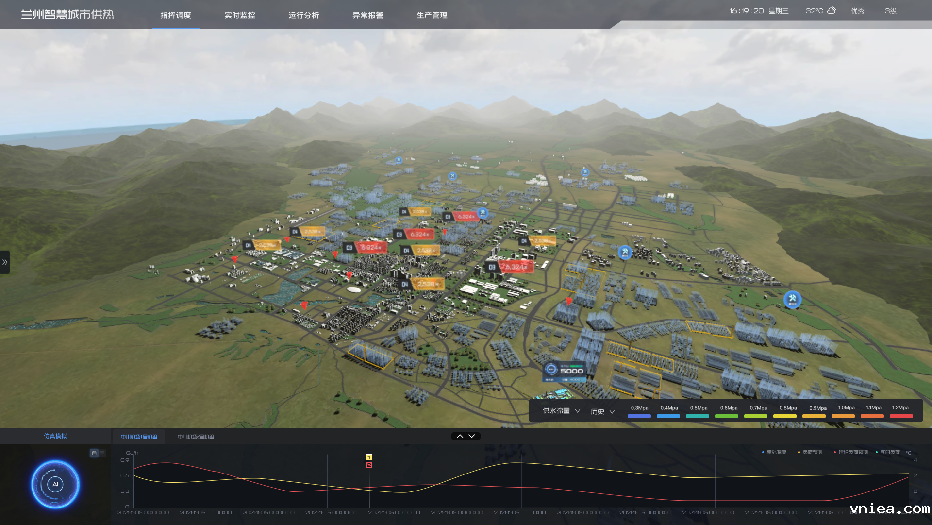
Task: Select the green pressure legend swatch
Action: [727, 414]
